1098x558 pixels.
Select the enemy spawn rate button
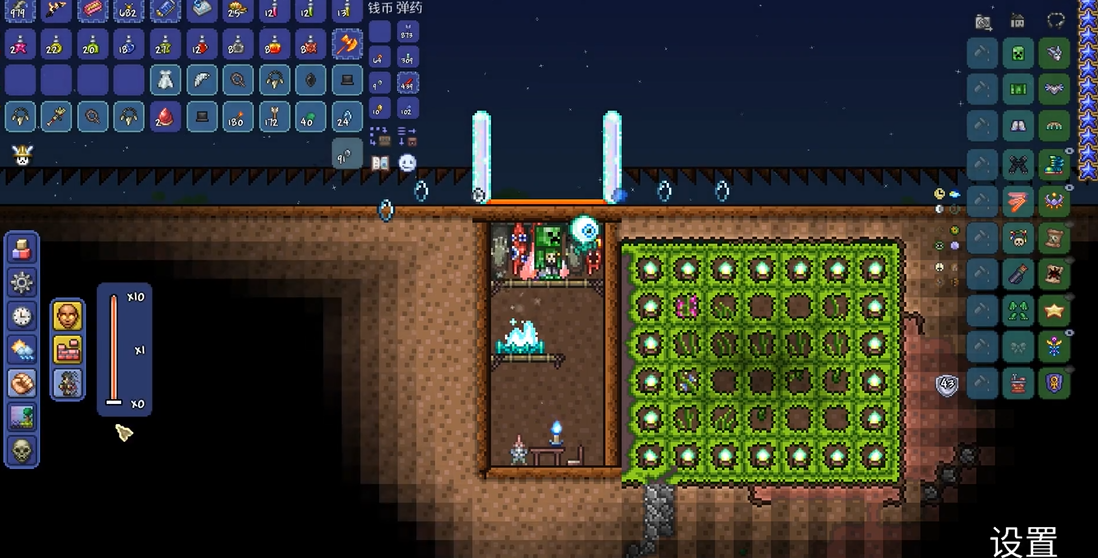68,383
